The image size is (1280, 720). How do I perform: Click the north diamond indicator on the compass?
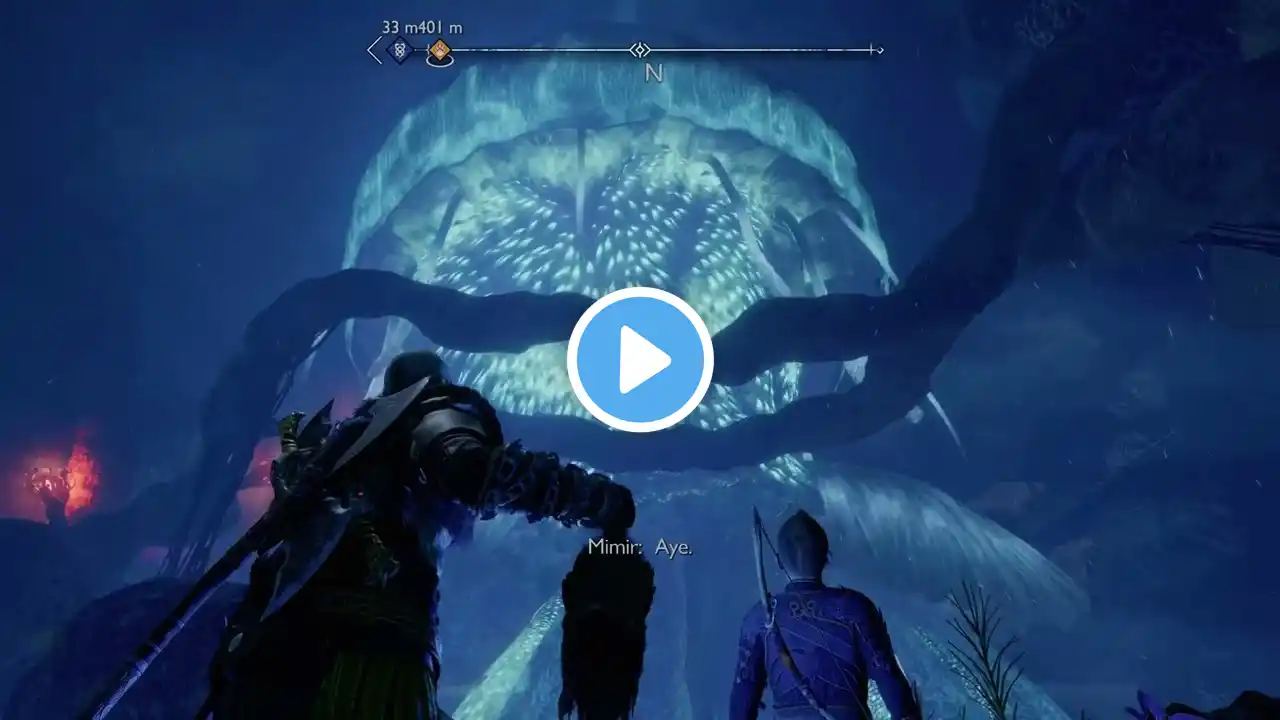640,50
